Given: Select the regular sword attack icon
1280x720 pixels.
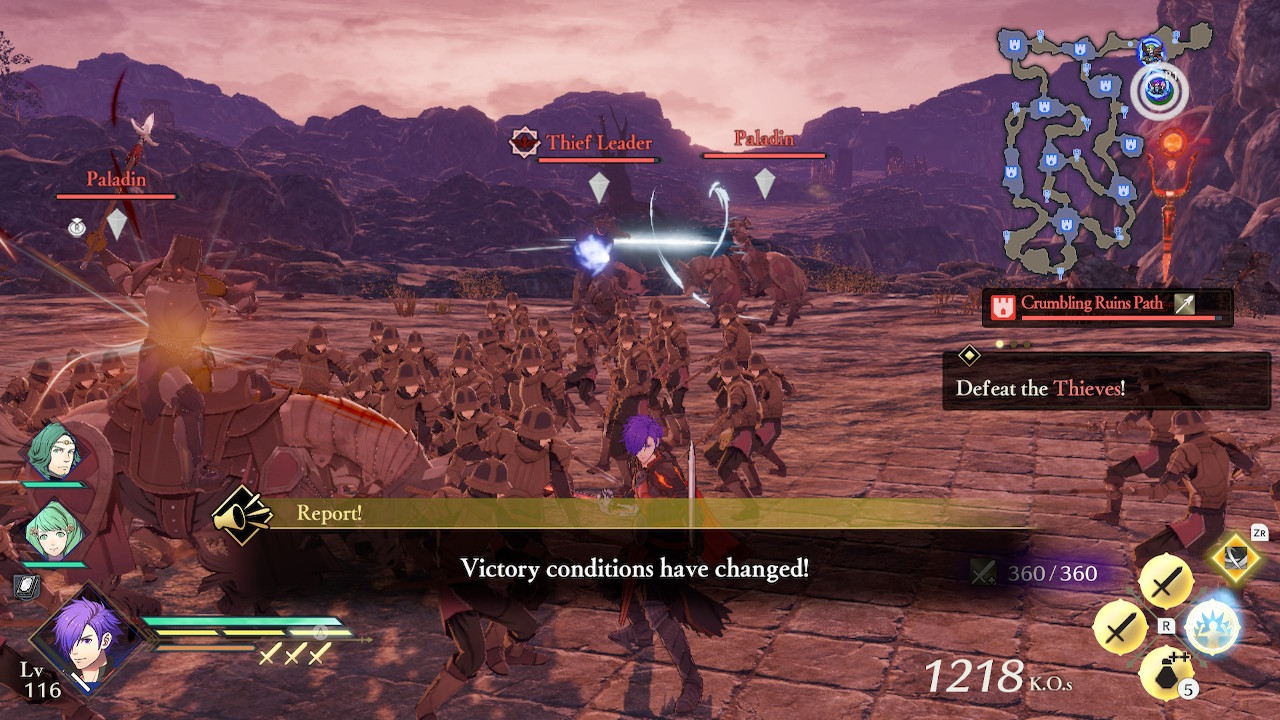Looking at the screenshot, I should tap(1167, 582).
